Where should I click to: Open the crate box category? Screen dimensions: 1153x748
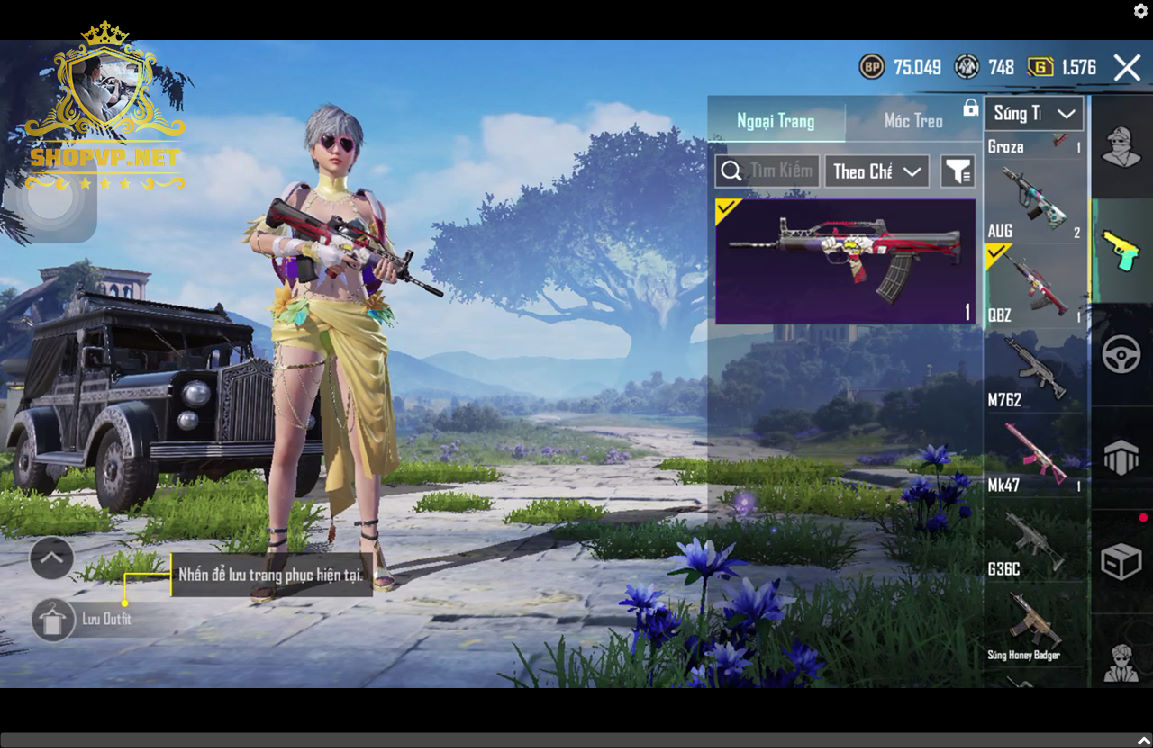pos(1121,561)
